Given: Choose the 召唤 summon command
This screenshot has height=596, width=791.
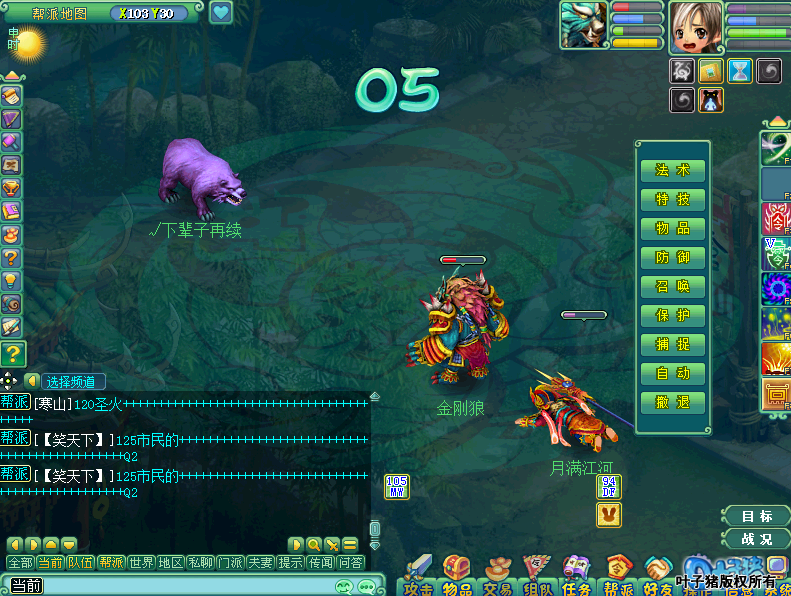Looking at the screenshot, I should 673,286.
